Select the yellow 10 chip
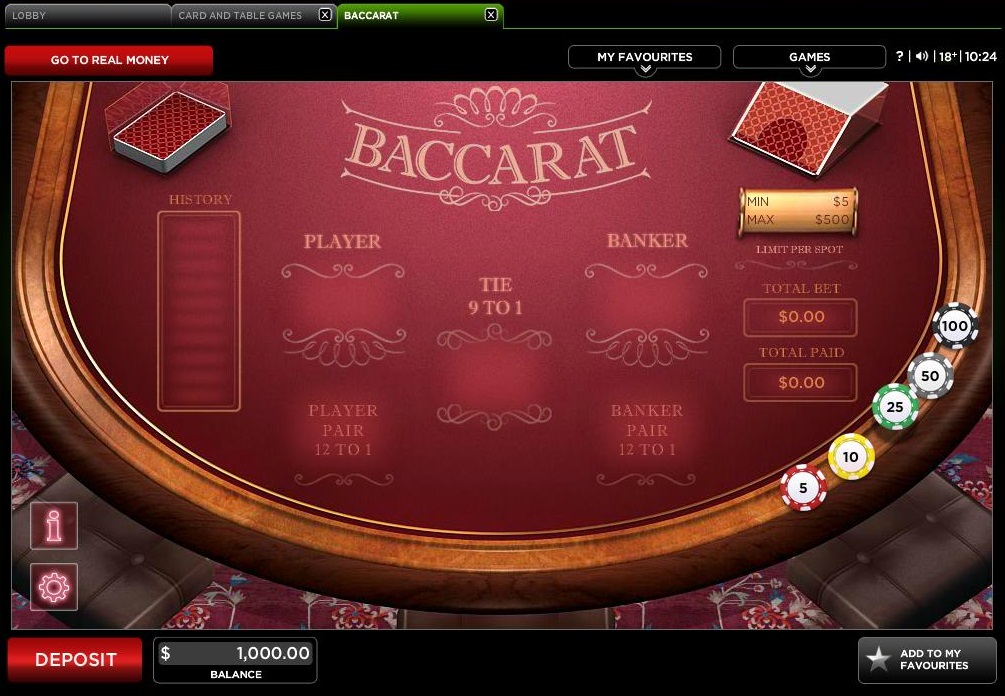 point(851,457)
